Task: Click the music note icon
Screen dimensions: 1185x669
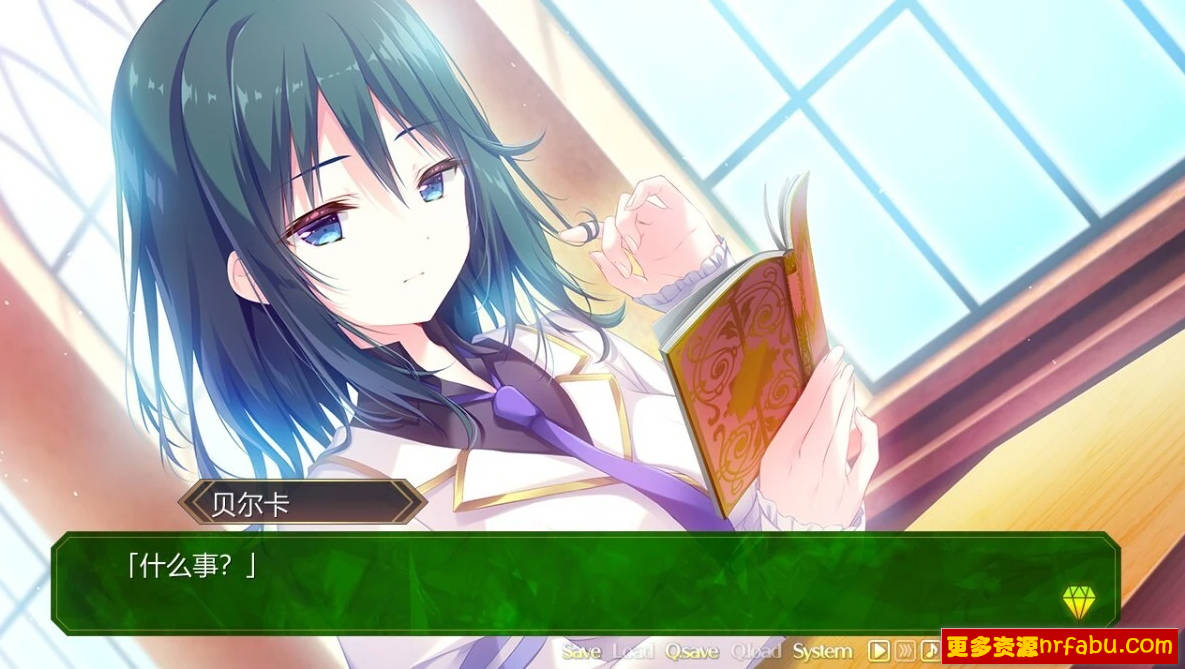Action: click(930, 651)
